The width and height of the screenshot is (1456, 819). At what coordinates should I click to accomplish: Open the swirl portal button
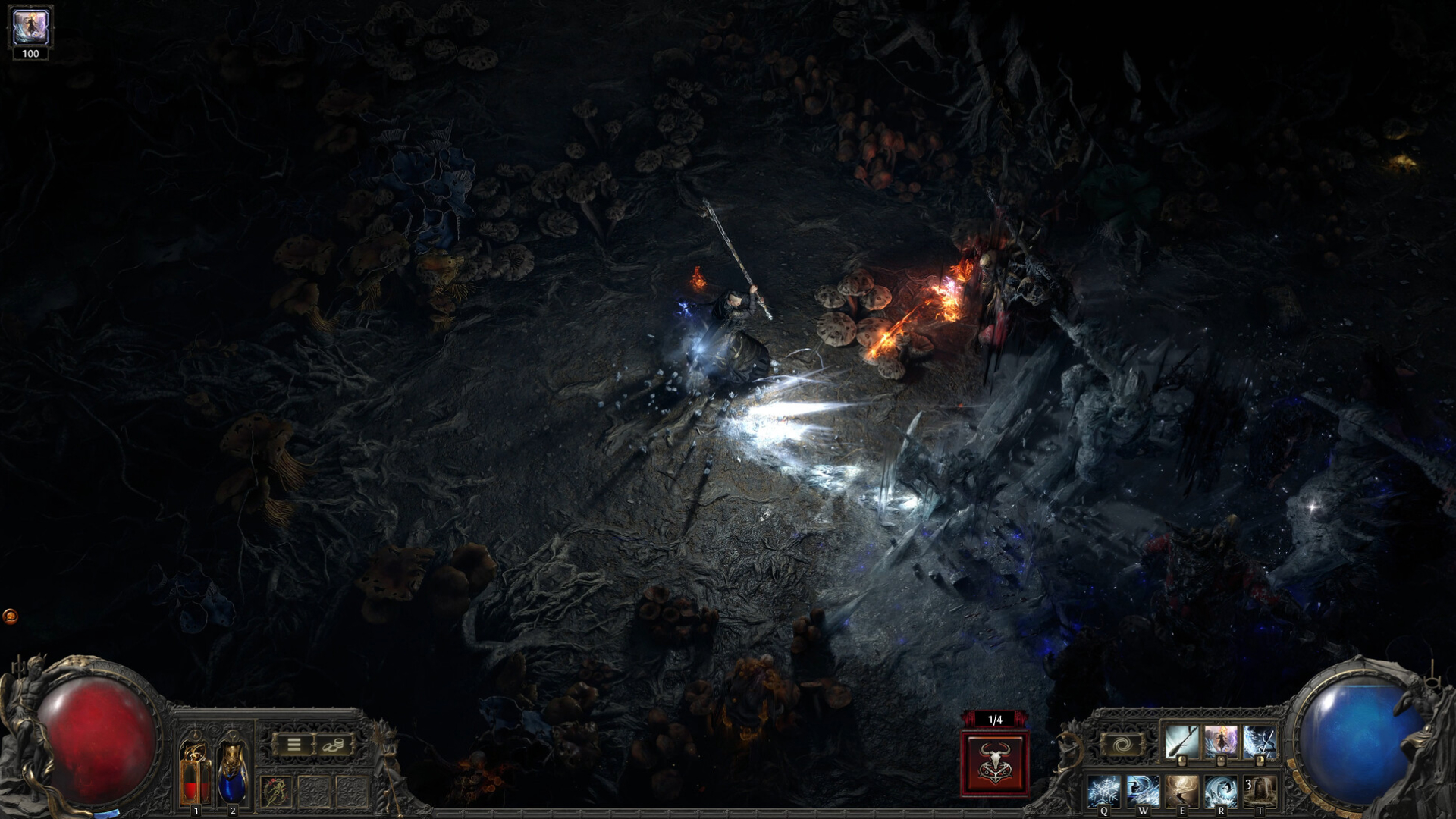click(1122, 745)
